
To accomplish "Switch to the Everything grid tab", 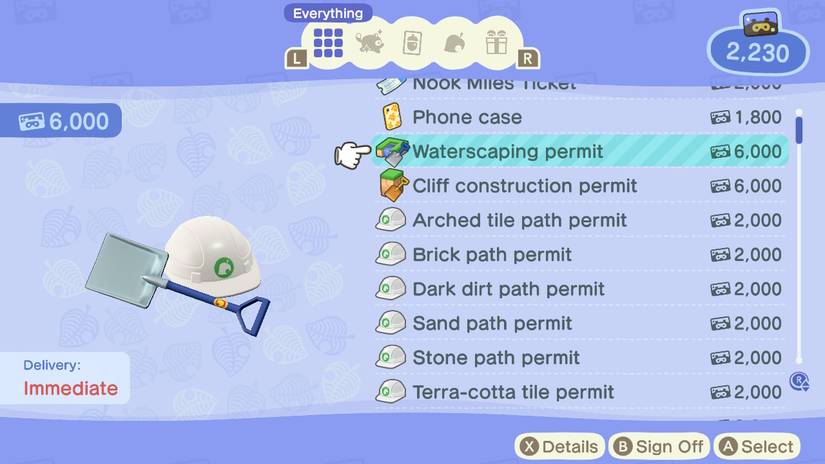I will coord(328,42).
